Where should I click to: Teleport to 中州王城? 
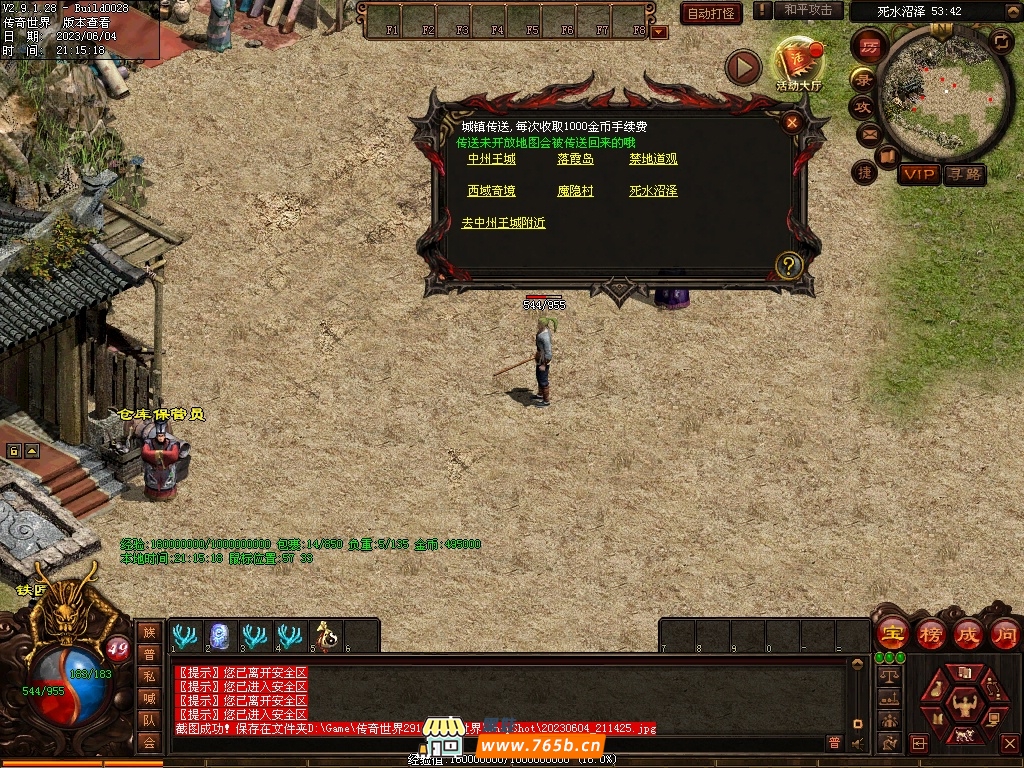coord(492,159)
